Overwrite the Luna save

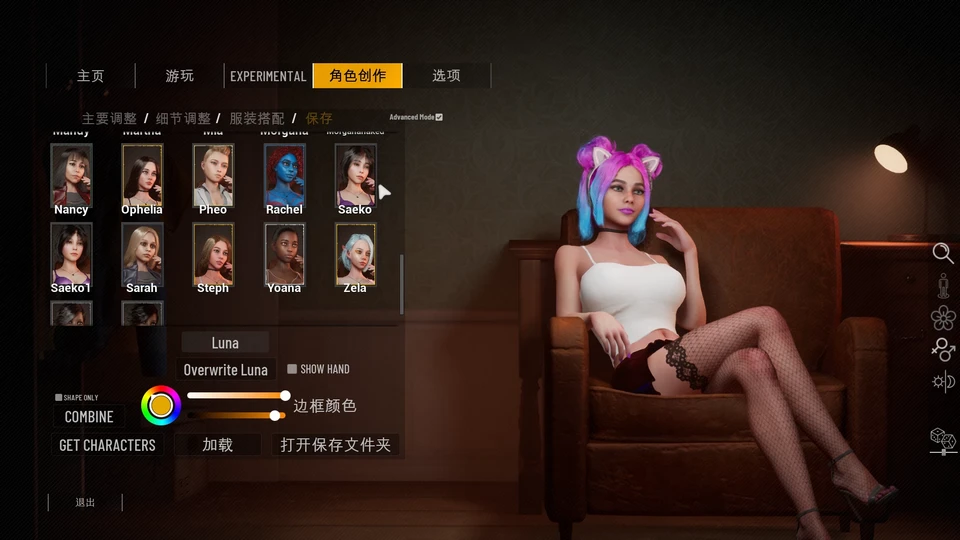click(x=225, y=370)
